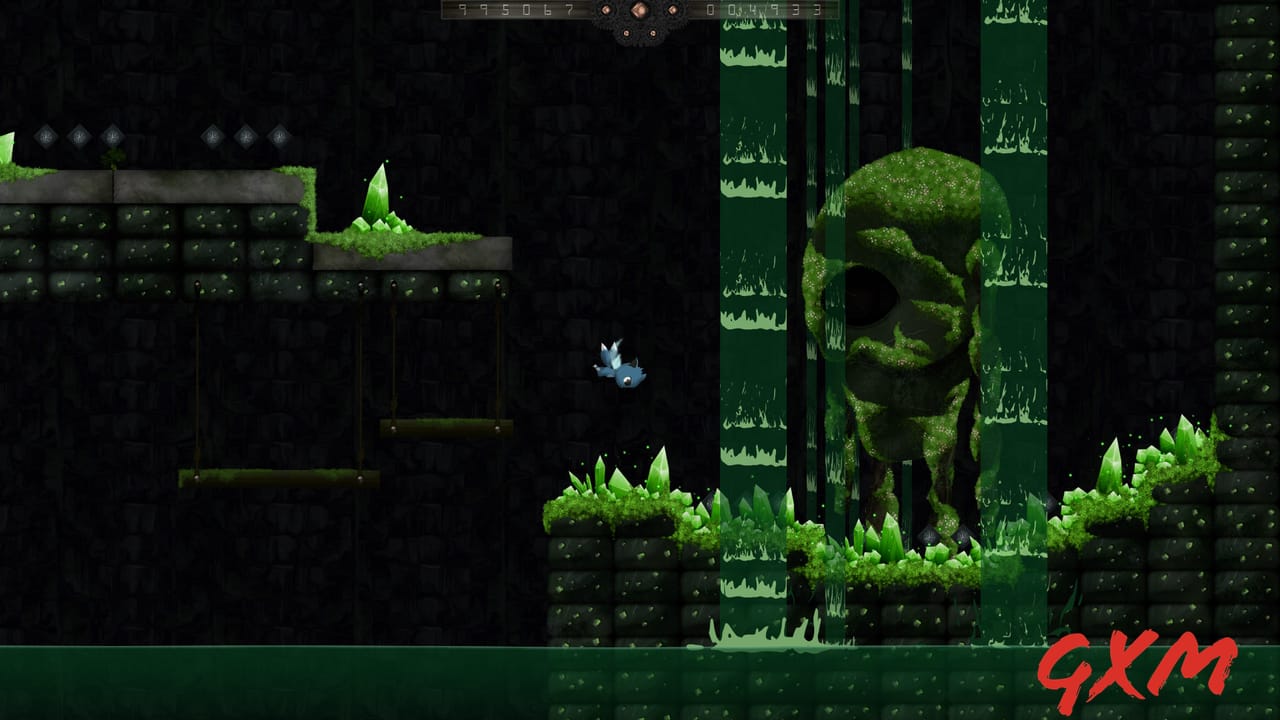Image resolution: width=1280 pixels, height=720 pixels.
Task: Toggle the small four-leaf clover on the stone platform
Action: [x=112, y=155]
